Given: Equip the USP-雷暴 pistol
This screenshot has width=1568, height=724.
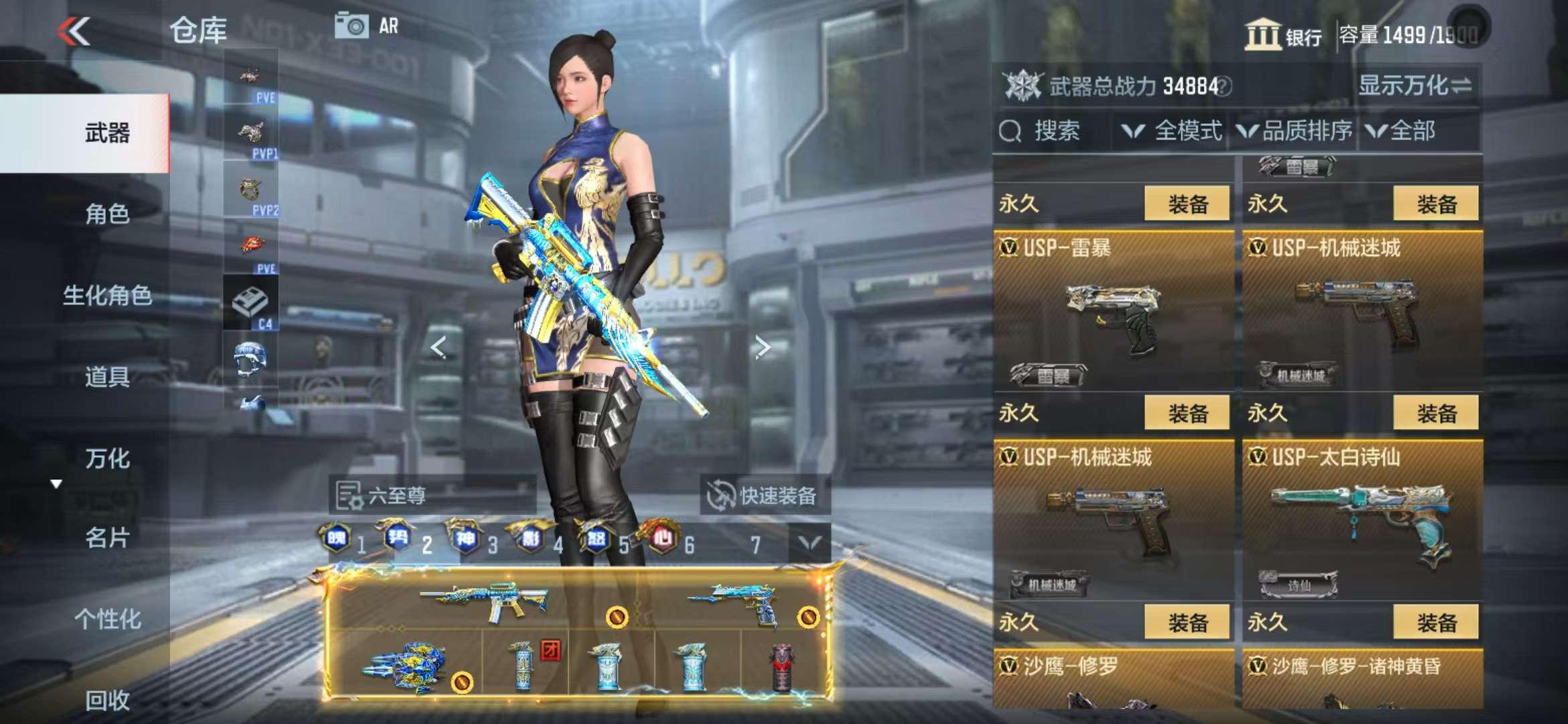Looking at the screenshot, I should [1187, 413].
